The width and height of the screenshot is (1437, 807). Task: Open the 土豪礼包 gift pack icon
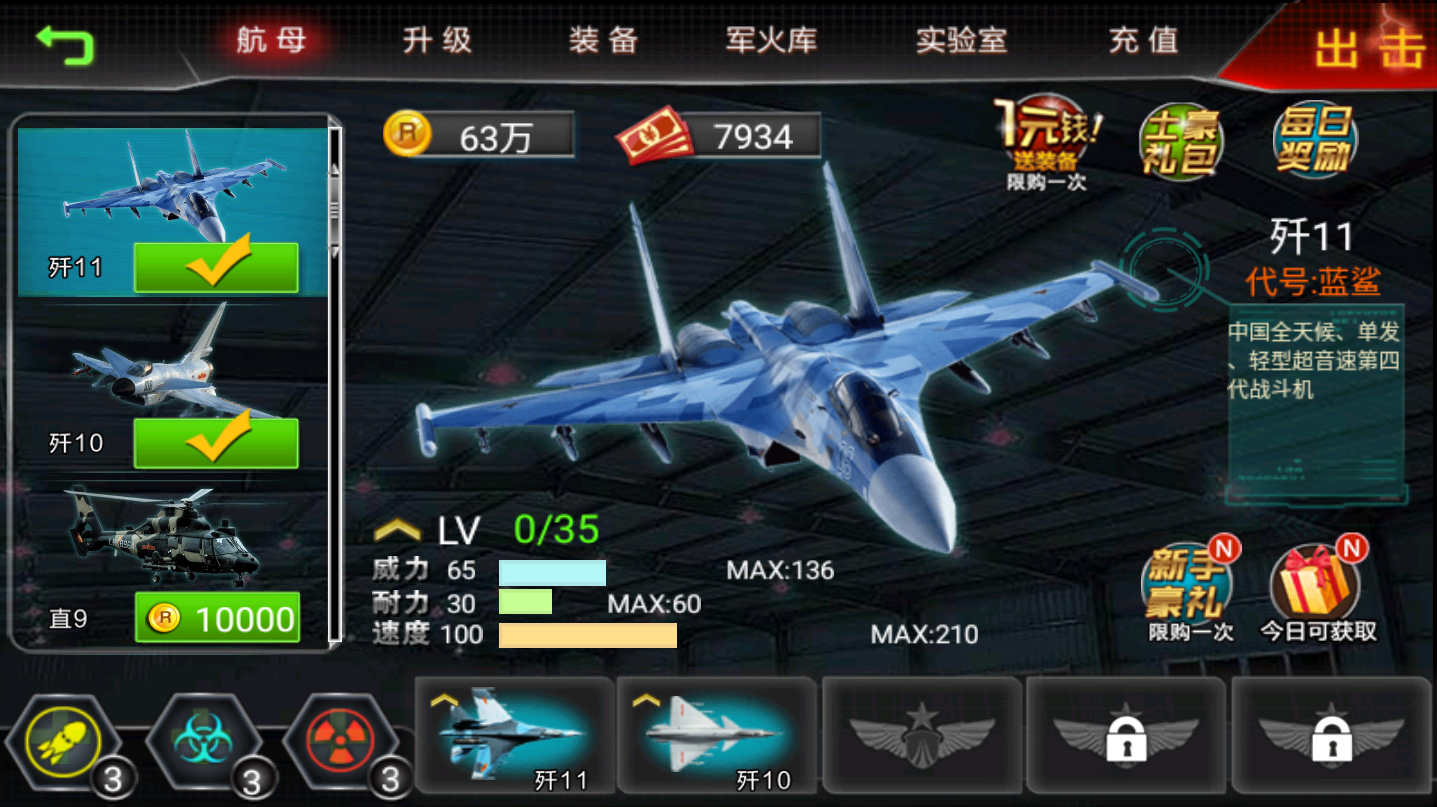(x=1180, y=140)
